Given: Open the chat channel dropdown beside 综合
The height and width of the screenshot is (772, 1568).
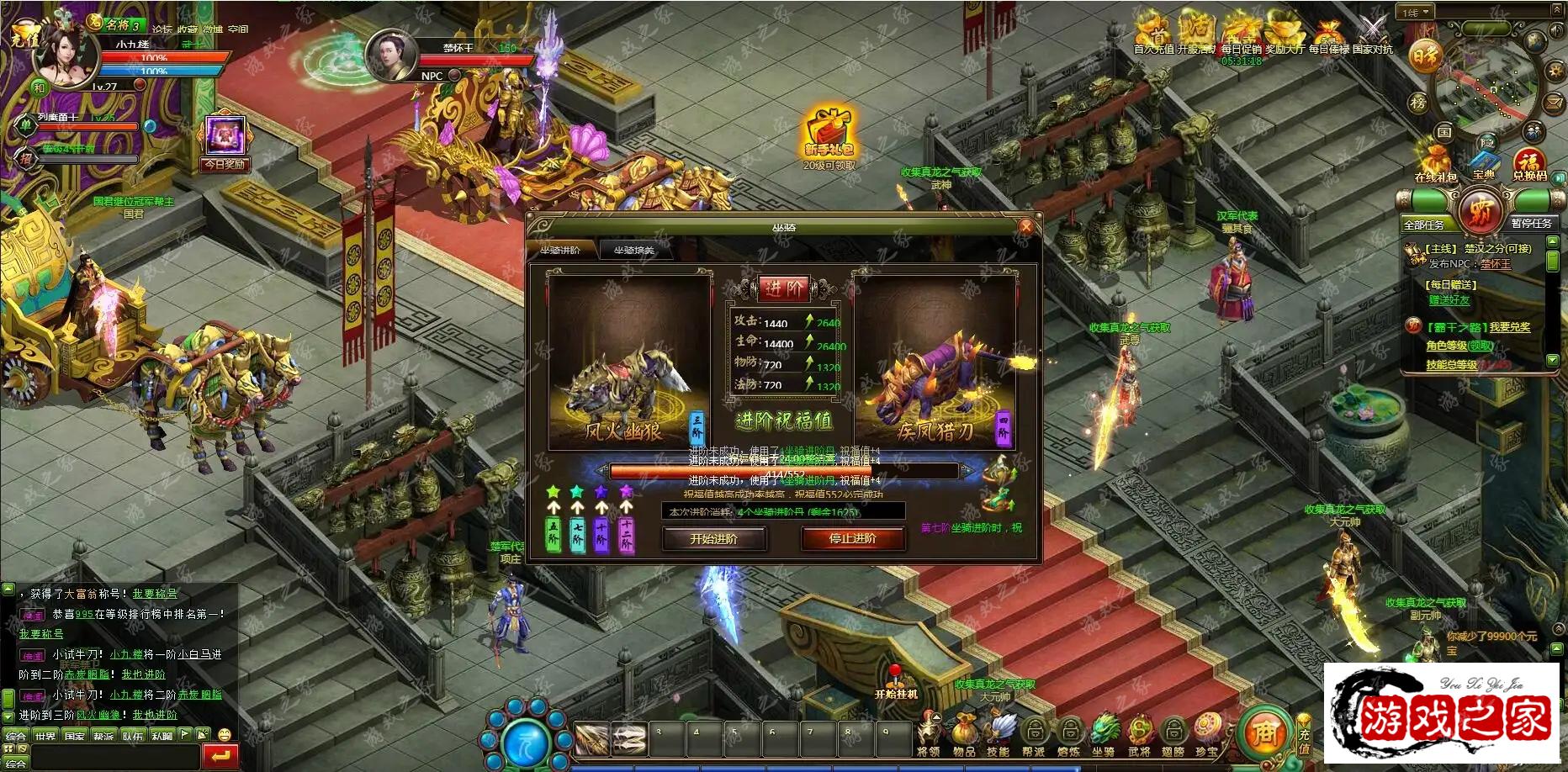Looking at the screenshot, I should (x=17, y=764).
